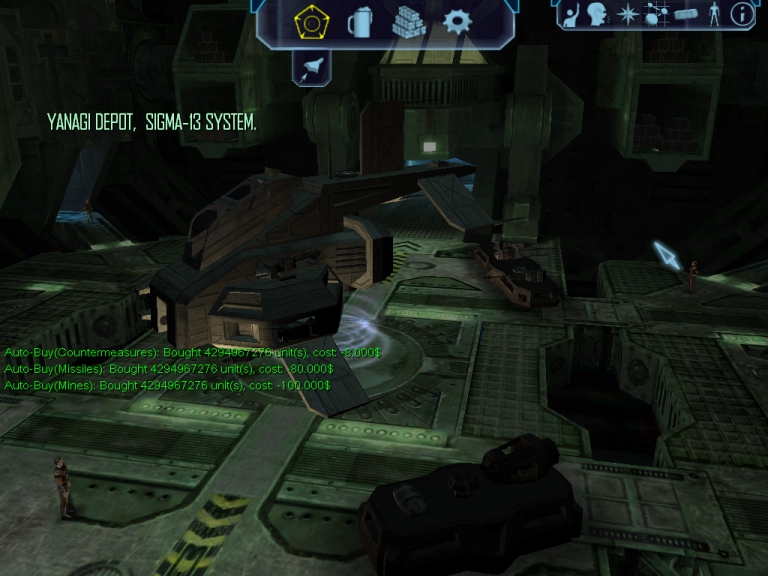Screen dimensions: 768x576
Task: Open the Commodity Trader crates icon
Action: tap(408, 22)
